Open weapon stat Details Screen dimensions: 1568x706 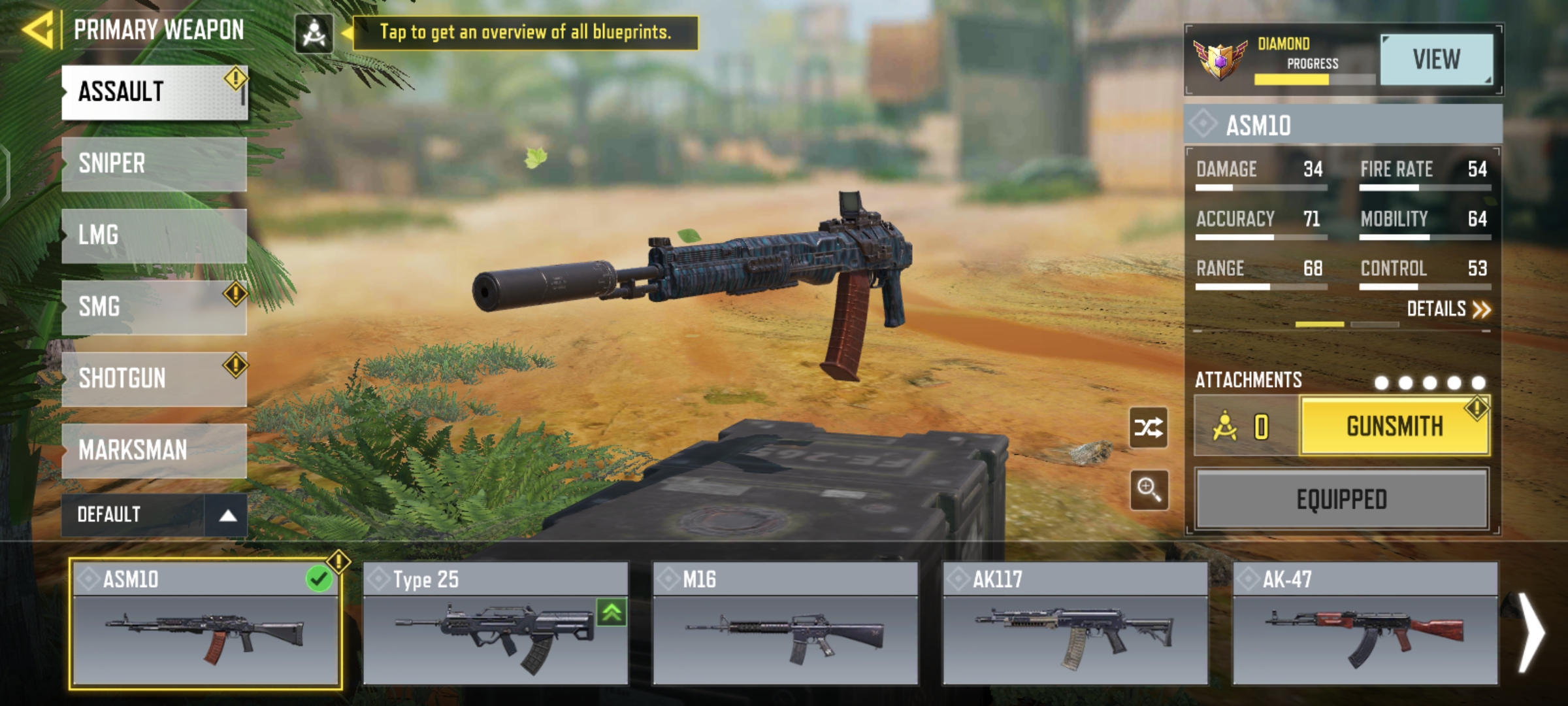click(1448, 309)
